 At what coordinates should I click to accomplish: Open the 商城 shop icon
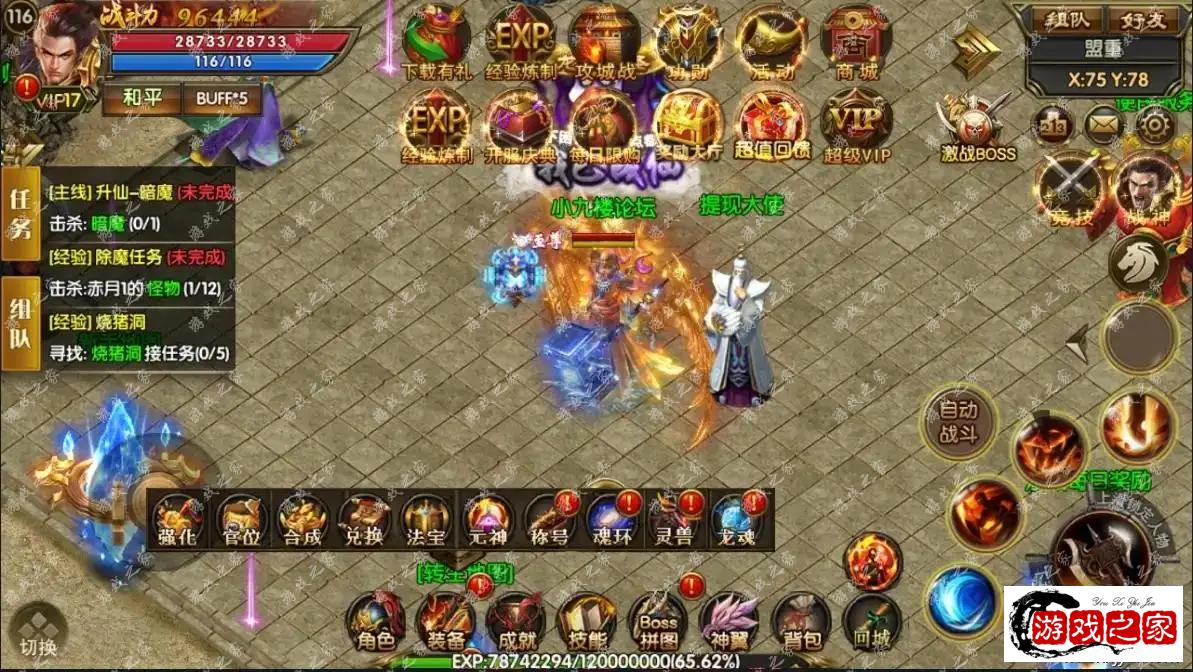[x=855, y=43]
